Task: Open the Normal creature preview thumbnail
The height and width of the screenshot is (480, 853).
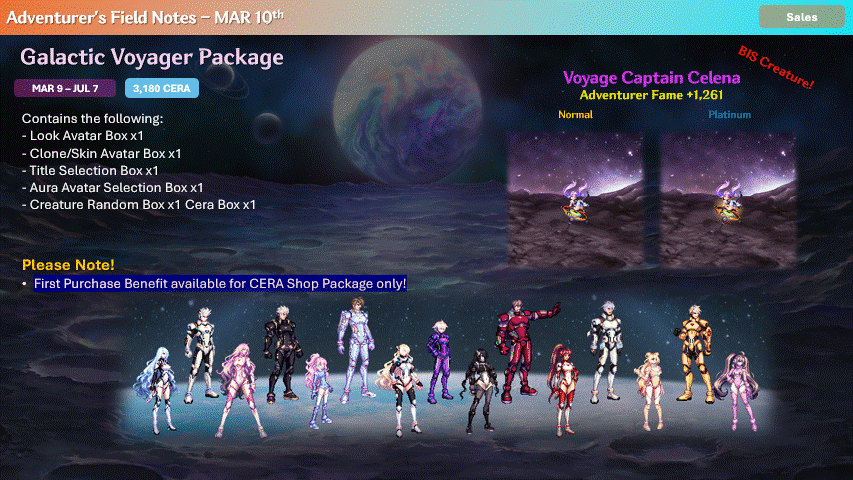Action: [x=577, y=183]
